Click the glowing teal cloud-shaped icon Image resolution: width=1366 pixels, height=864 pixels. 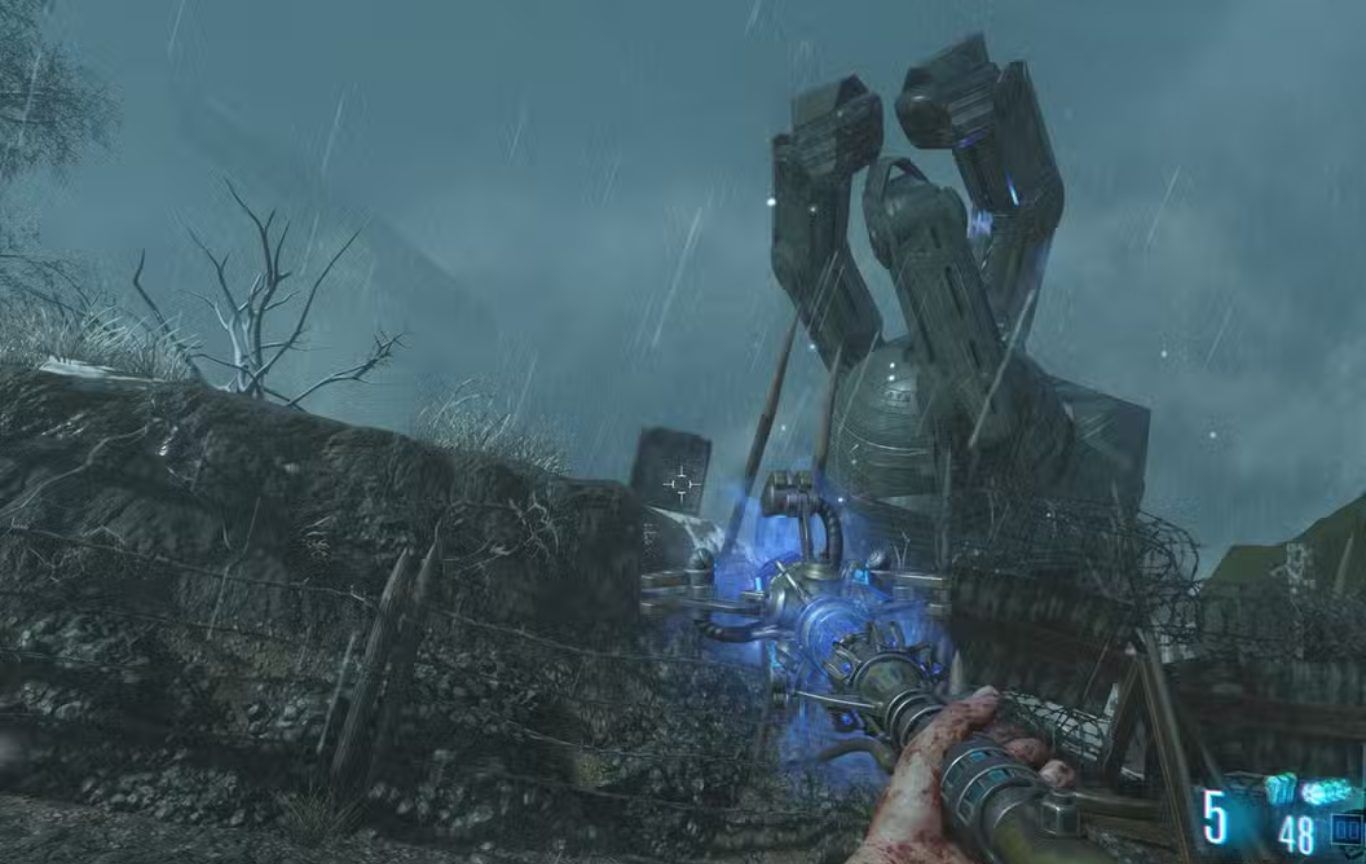[1326, 792]
